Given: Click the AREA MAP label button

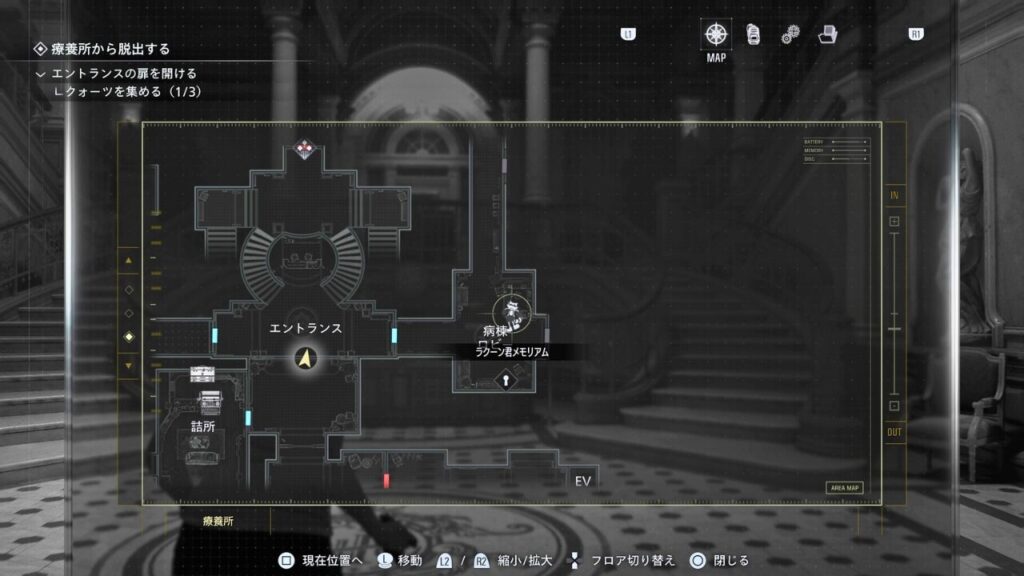Looking at the screenshot, I should coord(844,488).
